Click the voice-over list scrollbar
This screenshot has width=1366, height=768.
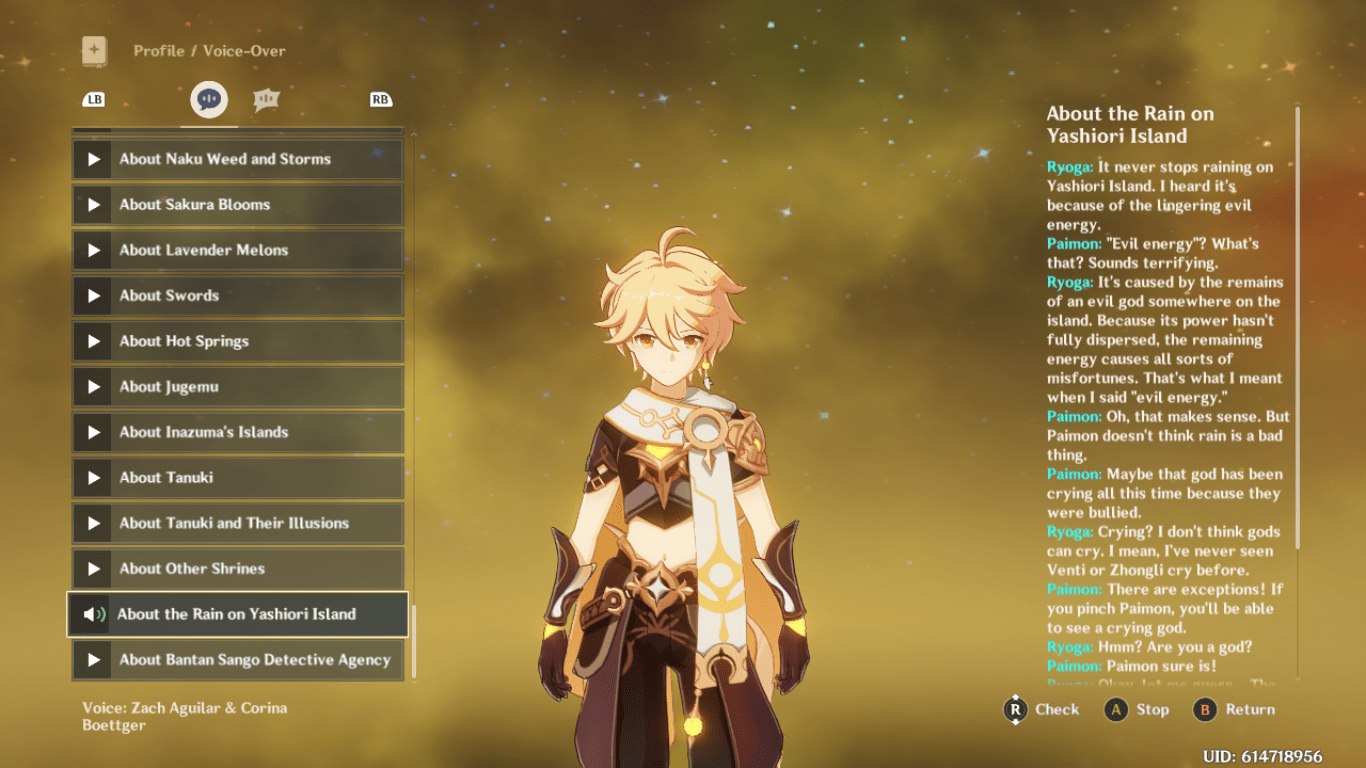tap(413, 641)
